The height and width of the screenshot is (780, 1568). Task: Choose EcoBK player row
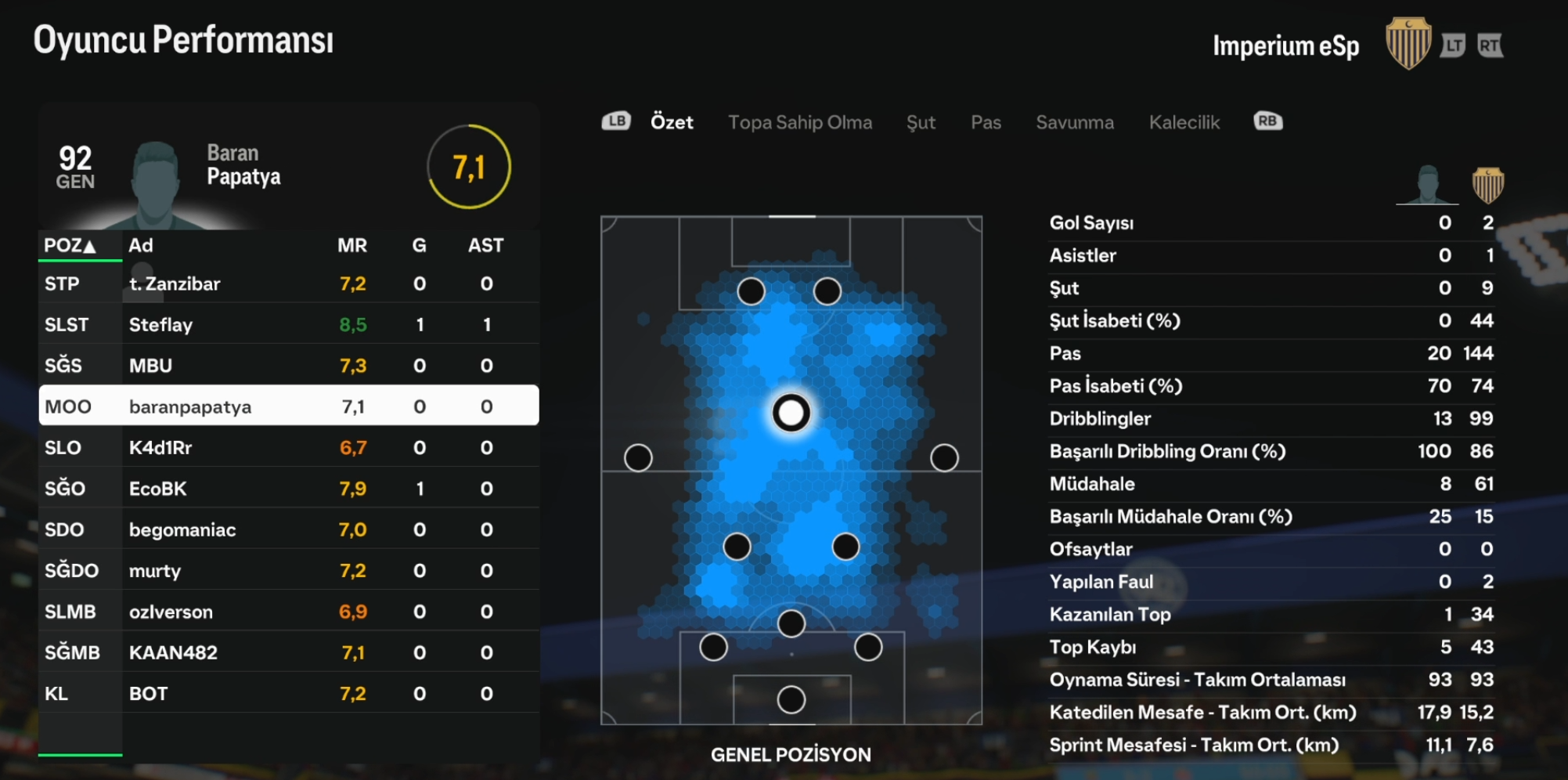tap(288, 489)
